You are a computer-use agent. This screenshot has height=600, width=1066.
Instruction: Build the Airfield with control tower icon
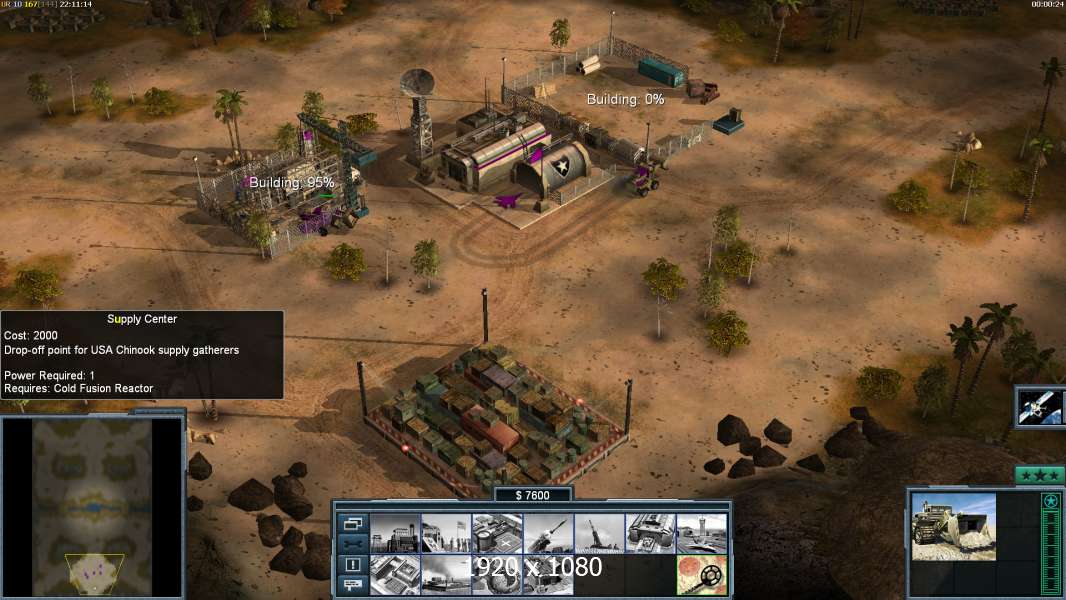701,533
